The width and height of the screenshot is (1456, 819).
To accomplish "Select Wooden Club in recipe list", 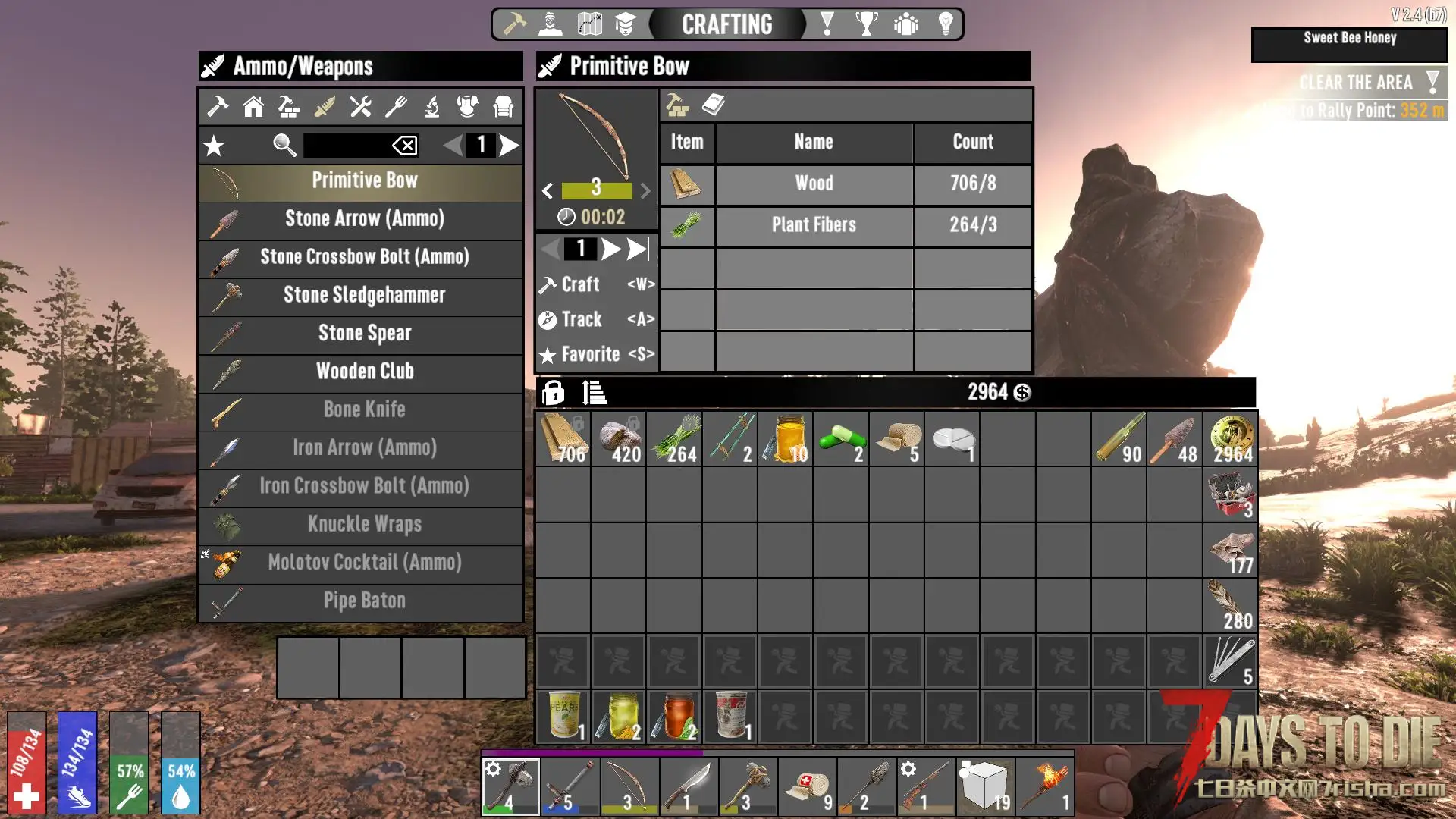I will pyautogui.click(x=364, y=372).
